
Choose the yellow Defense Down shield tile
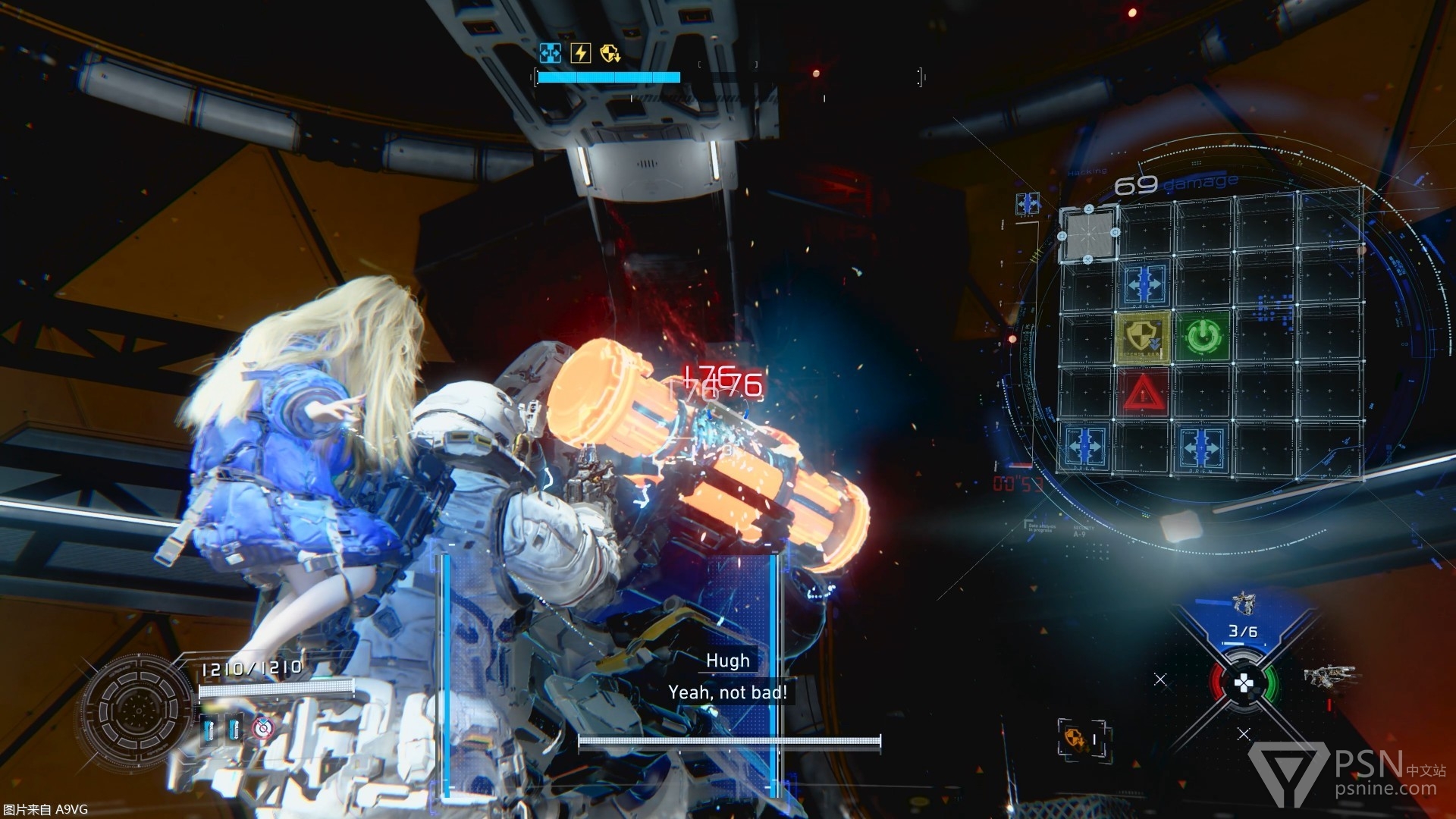coord(1143,336)
